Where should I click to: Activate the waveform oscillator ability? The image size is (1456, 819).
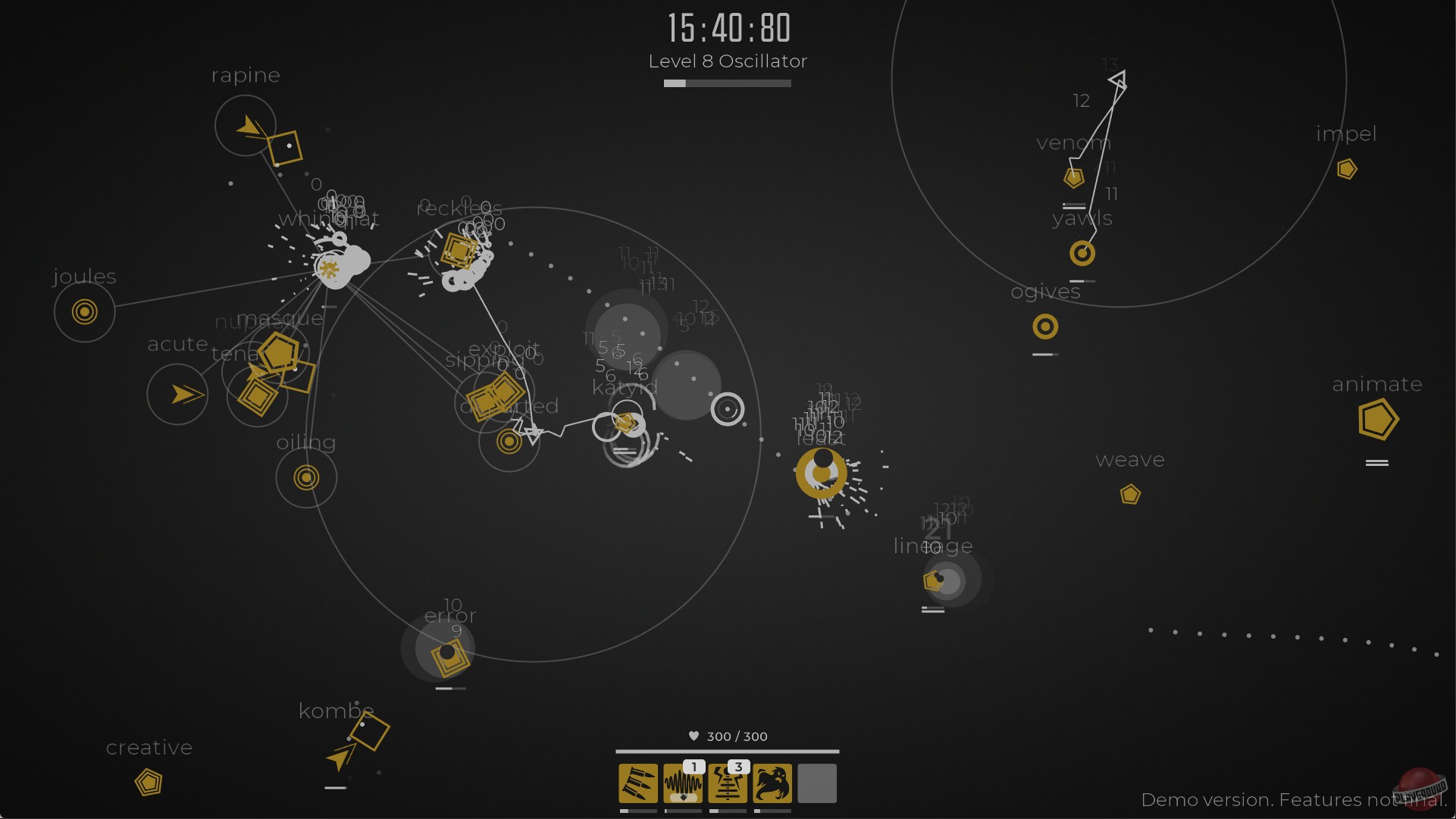681,784
